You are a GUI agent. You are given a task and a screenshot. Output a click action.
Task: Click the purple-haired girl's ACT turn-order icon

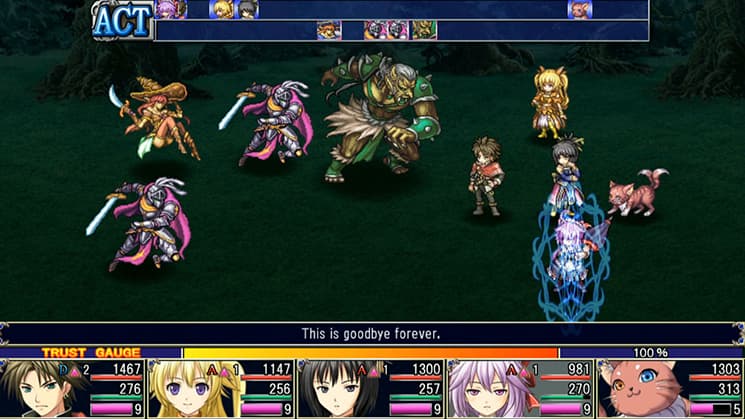167,10
